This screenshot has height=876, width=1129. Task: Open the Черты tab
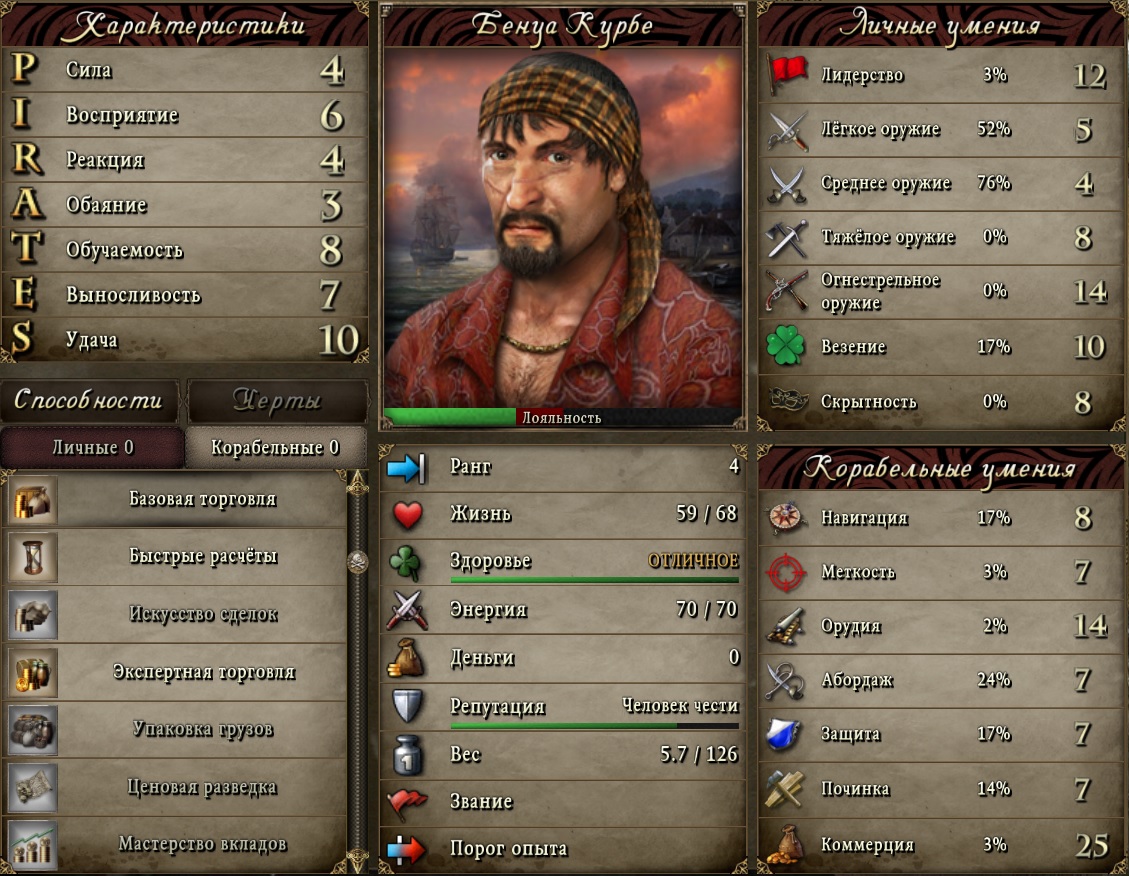pyautogui.click(x=277, y=401)
